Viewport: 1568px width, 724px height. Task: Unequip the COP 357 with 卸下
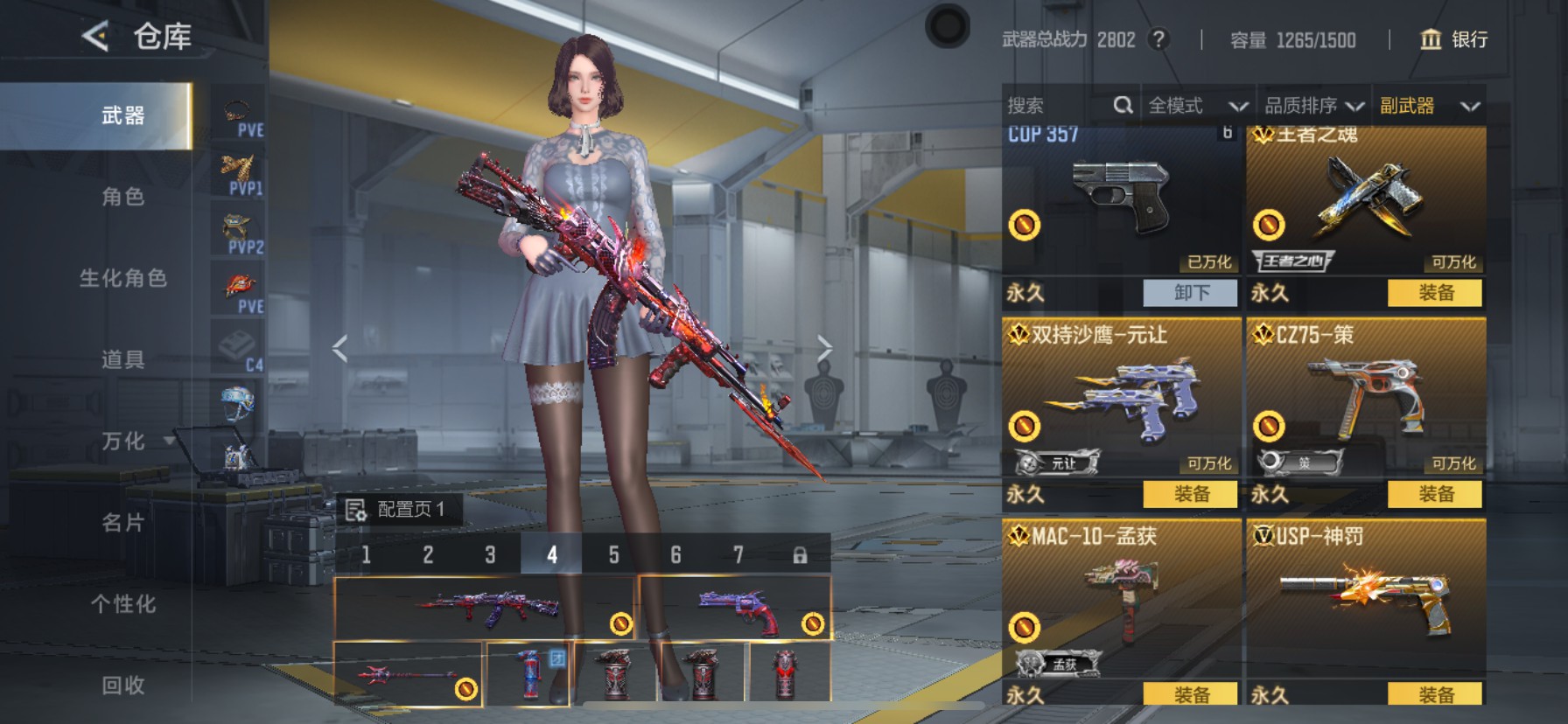(x=1191, y=293)
